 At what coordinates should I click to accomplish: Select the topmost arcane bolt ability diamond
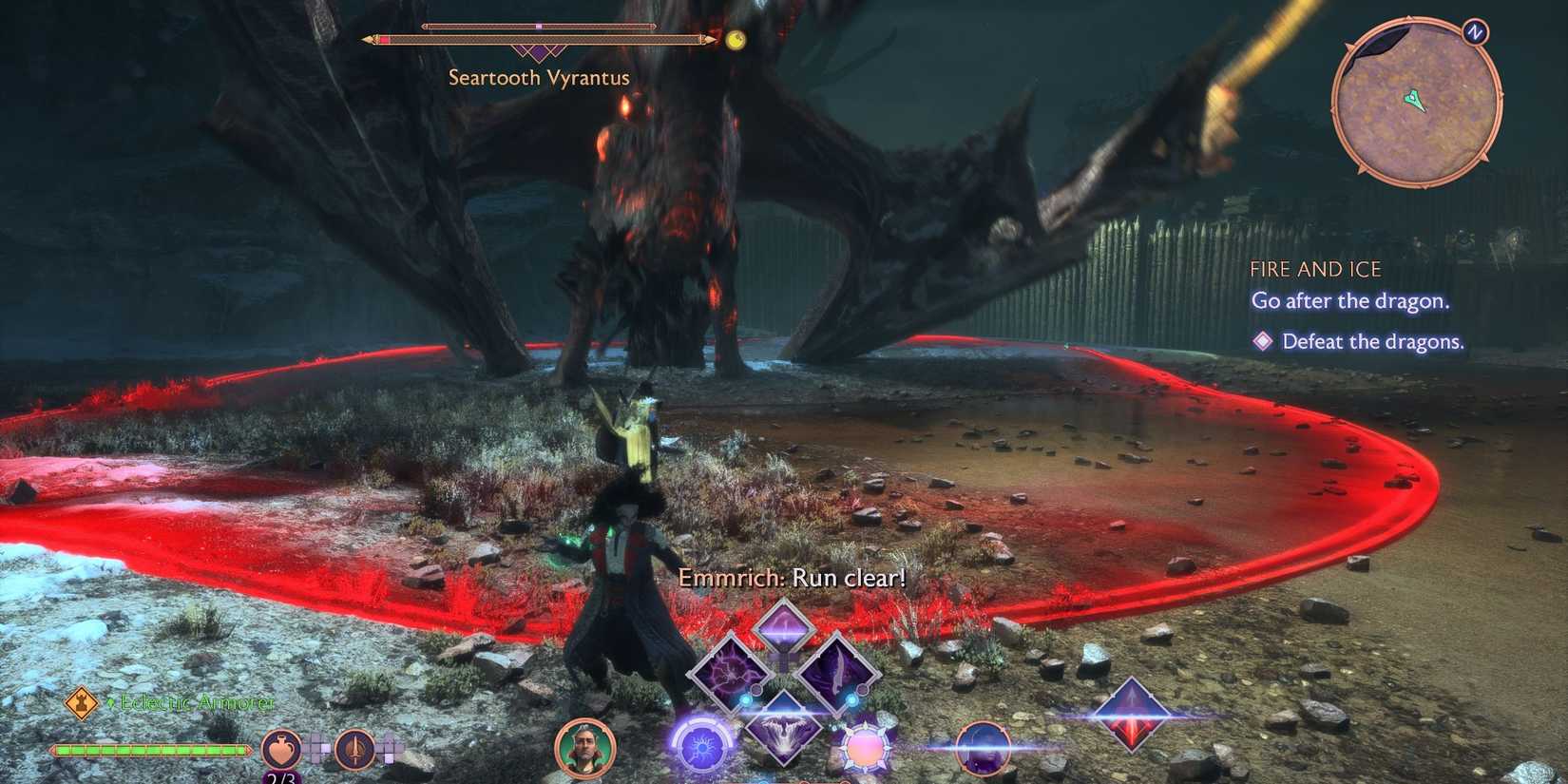pos(785,630)
